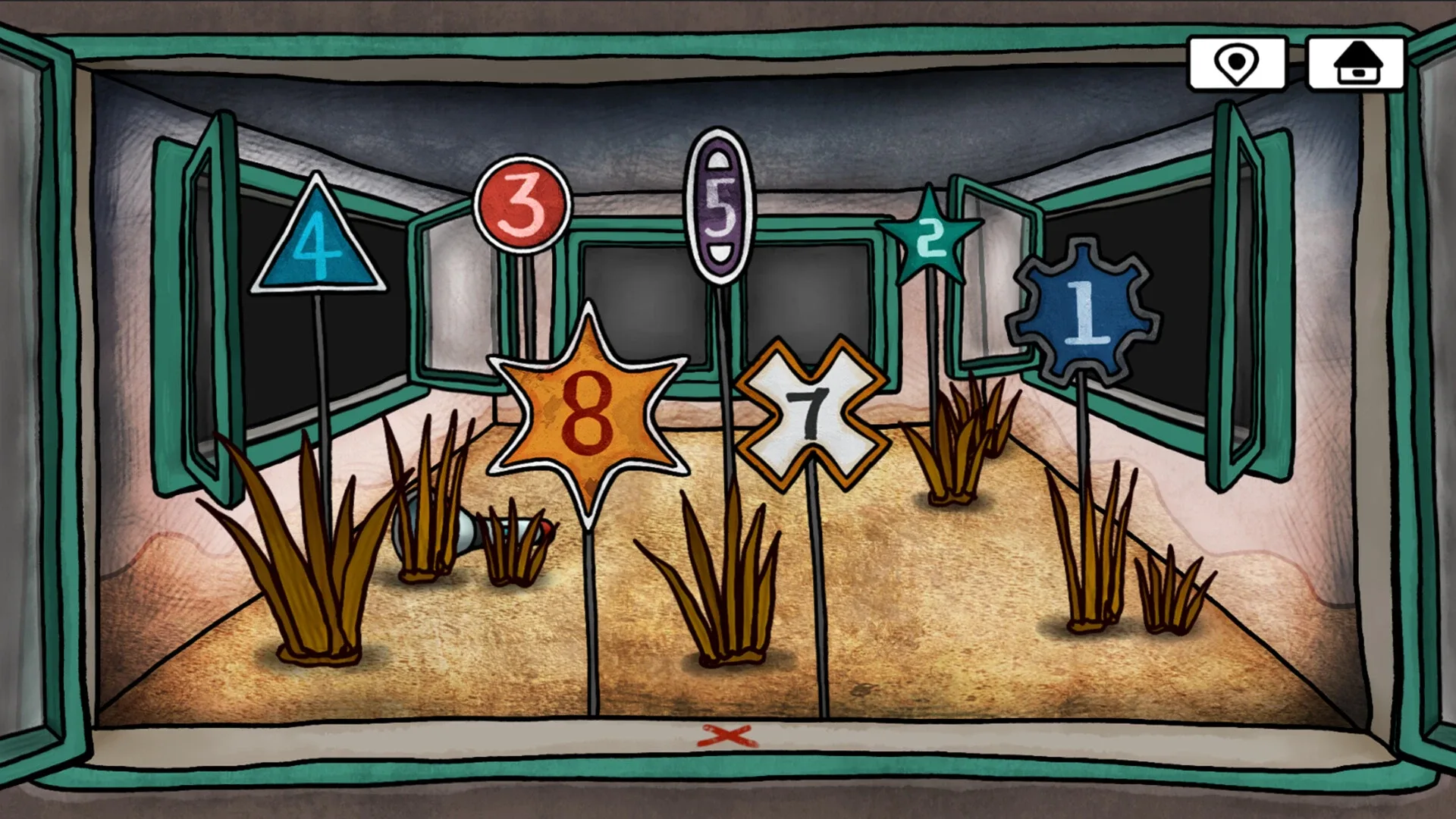Select the red circle sign numbered 3
This screenshot has height=819, width=1456.
(x=526, y=209)
